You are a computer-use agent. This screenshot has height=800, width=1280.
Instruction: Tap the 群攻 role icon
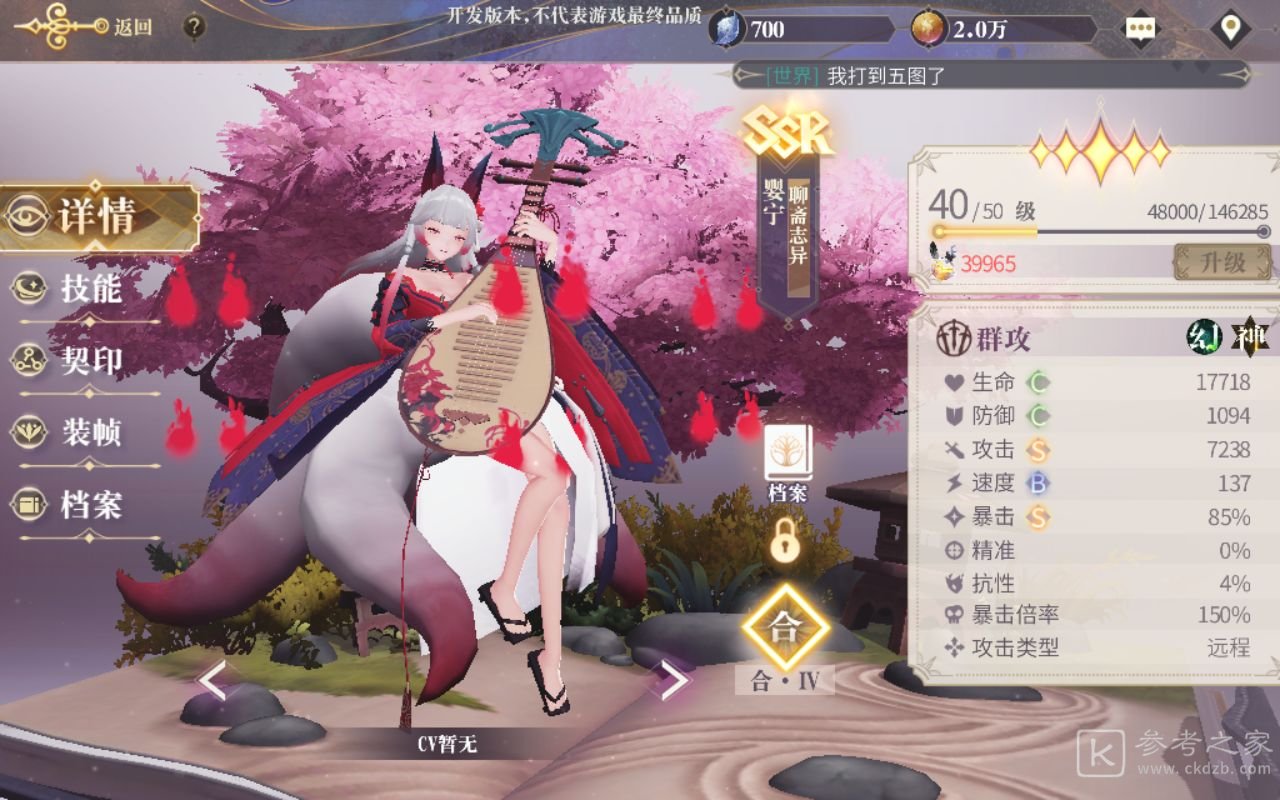click(x=954, y=339)
